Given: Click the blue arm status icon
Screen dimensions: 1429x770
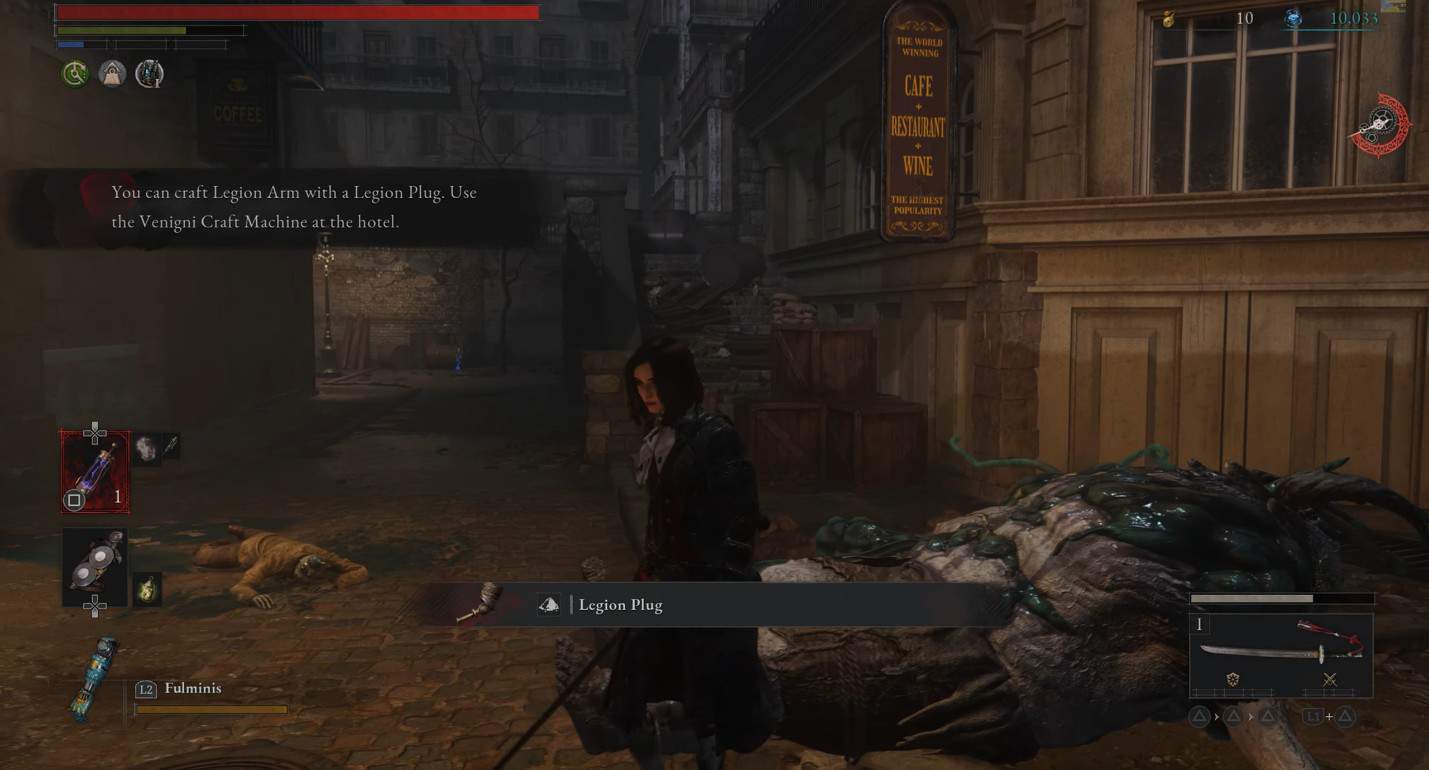Looking at the screenshot, I should [x=149, y=73].
